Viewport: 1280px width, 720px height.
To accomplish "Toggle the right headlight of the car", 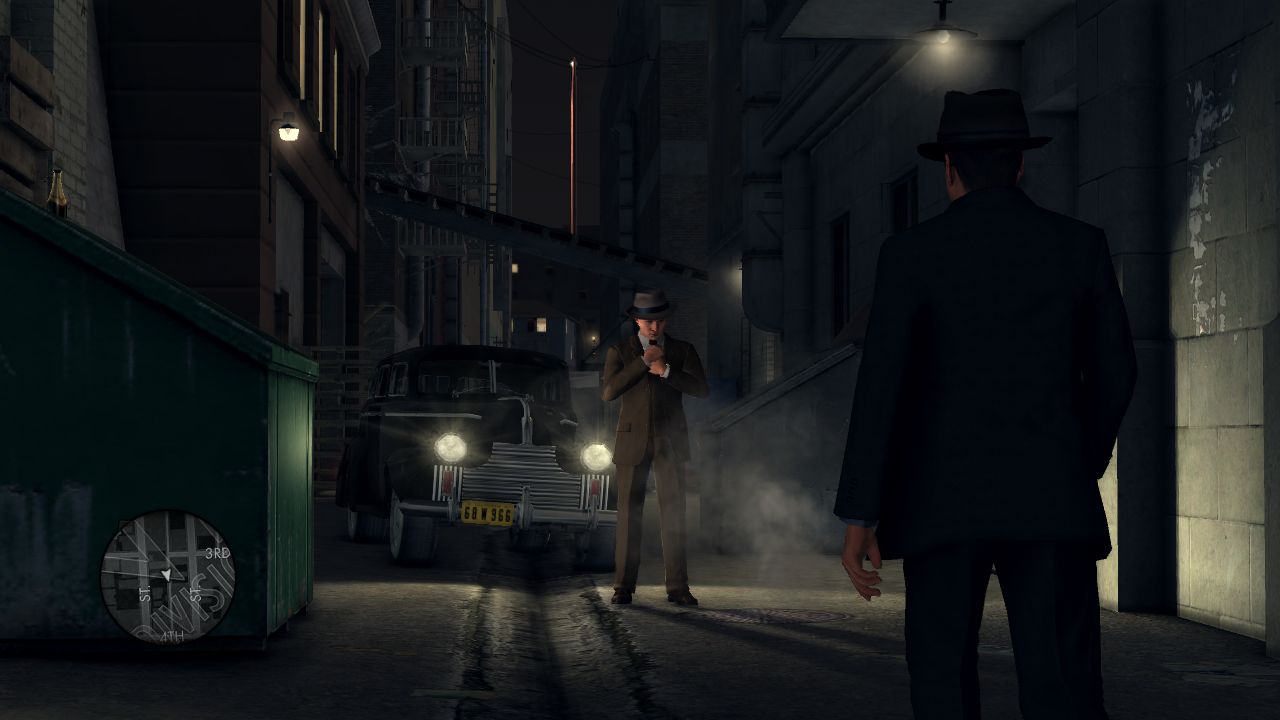I will pyautogui.click(x=596, y=455).
